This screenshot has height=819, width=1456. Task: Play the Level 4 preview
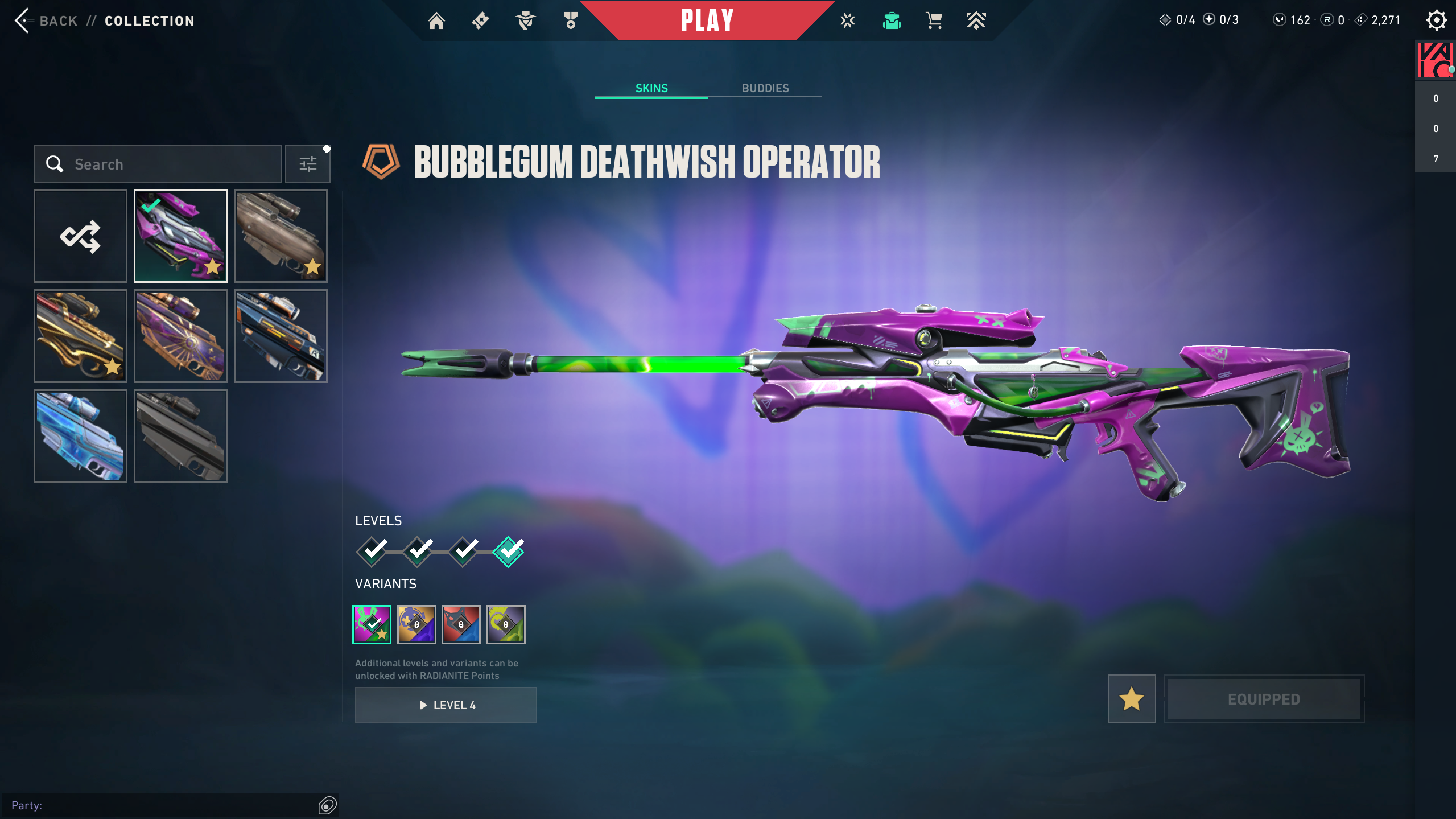pos(446,705)
